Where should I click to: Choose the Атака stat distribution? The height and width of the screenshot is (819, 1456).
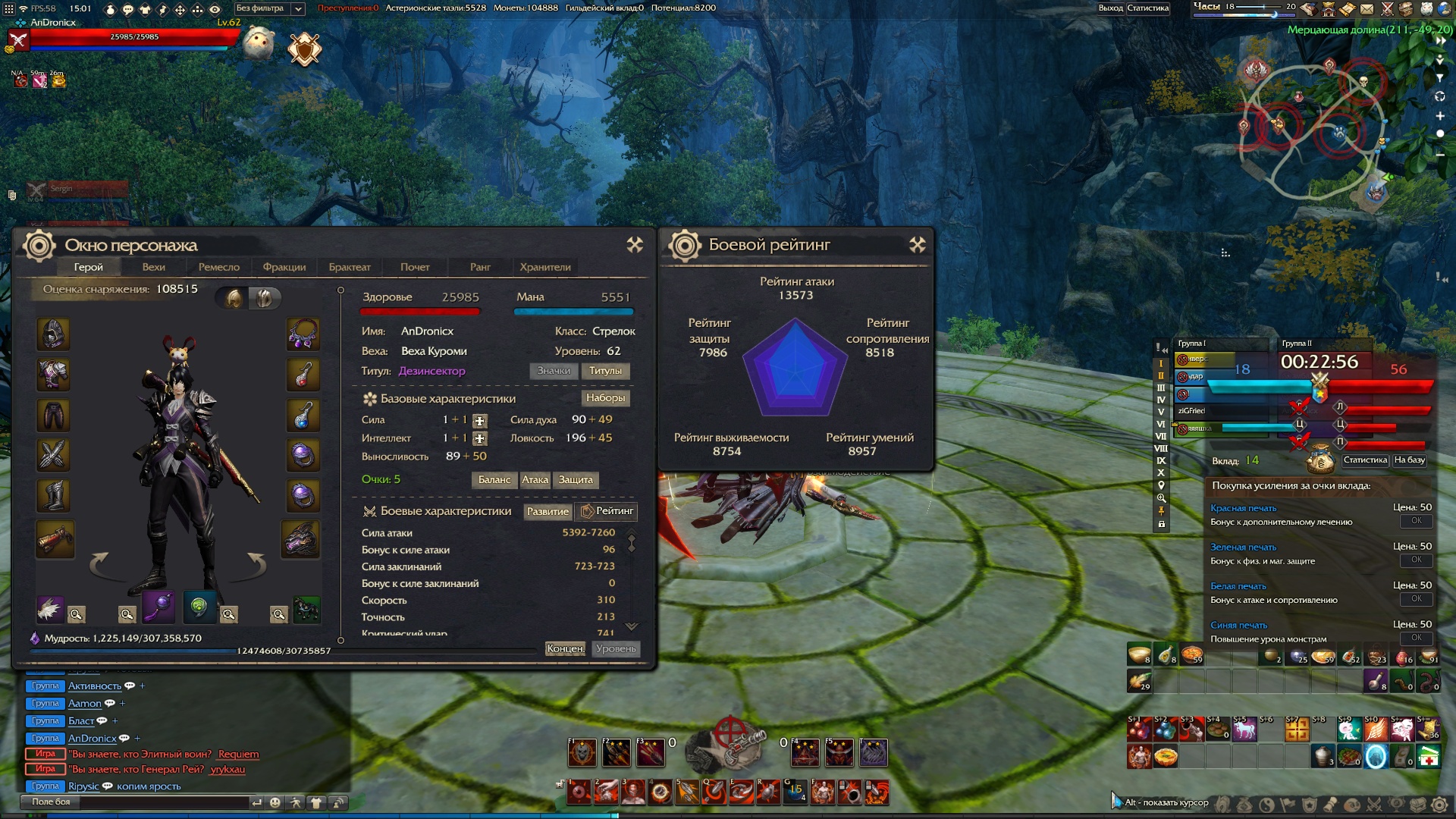535,480
